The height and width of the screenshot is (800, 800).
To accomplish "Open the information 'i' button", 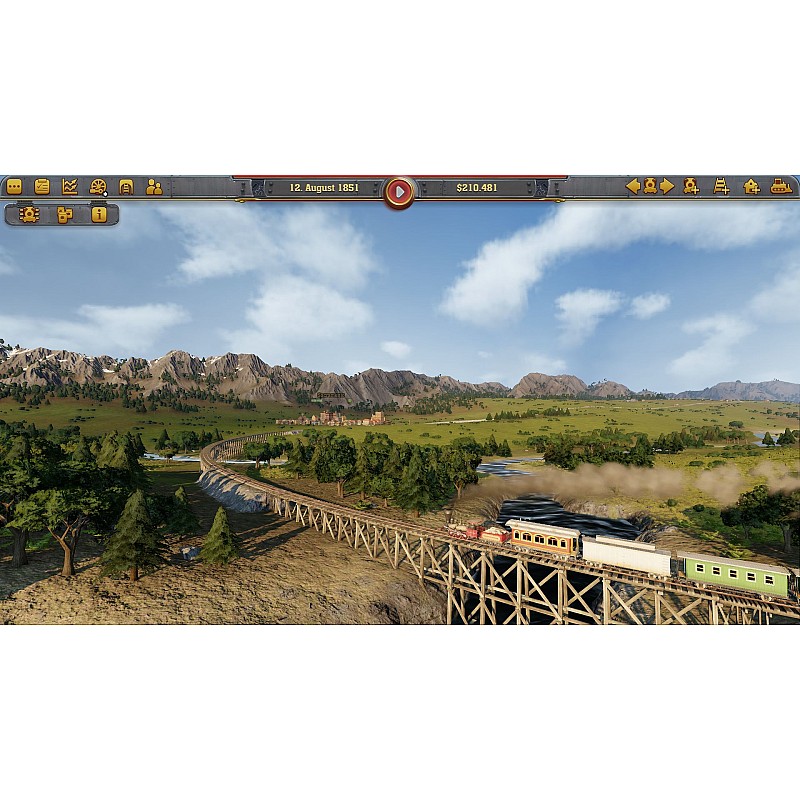I will point(99,214).
